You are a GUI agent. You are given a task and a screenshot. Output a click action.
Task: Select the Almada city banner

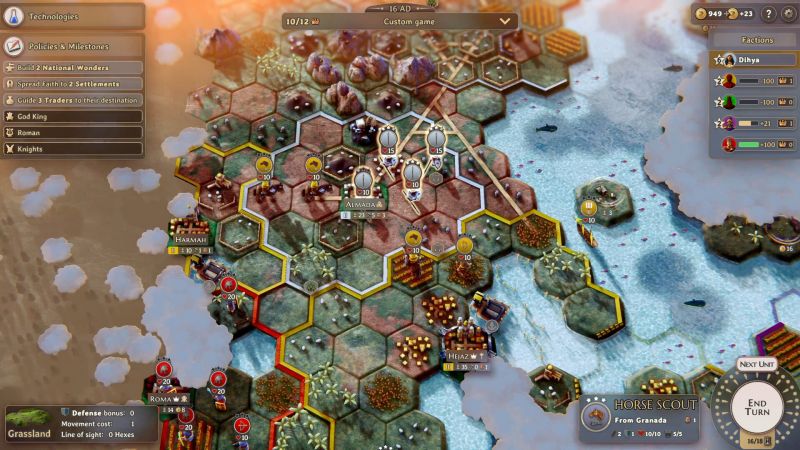coord(363,203)
